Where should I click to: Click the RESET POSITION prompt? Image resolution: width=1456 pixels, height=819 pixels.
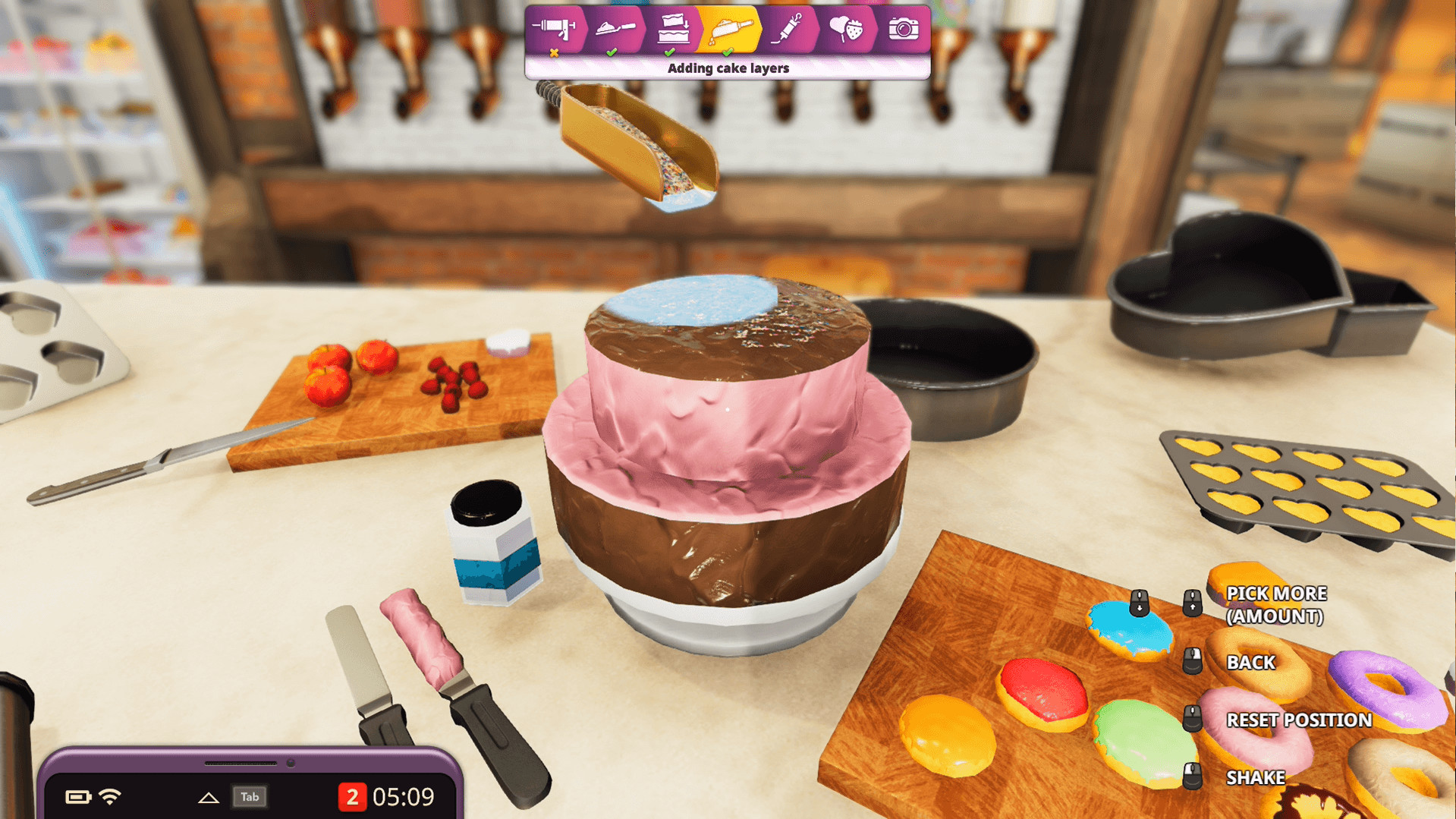pos(1191,720)
